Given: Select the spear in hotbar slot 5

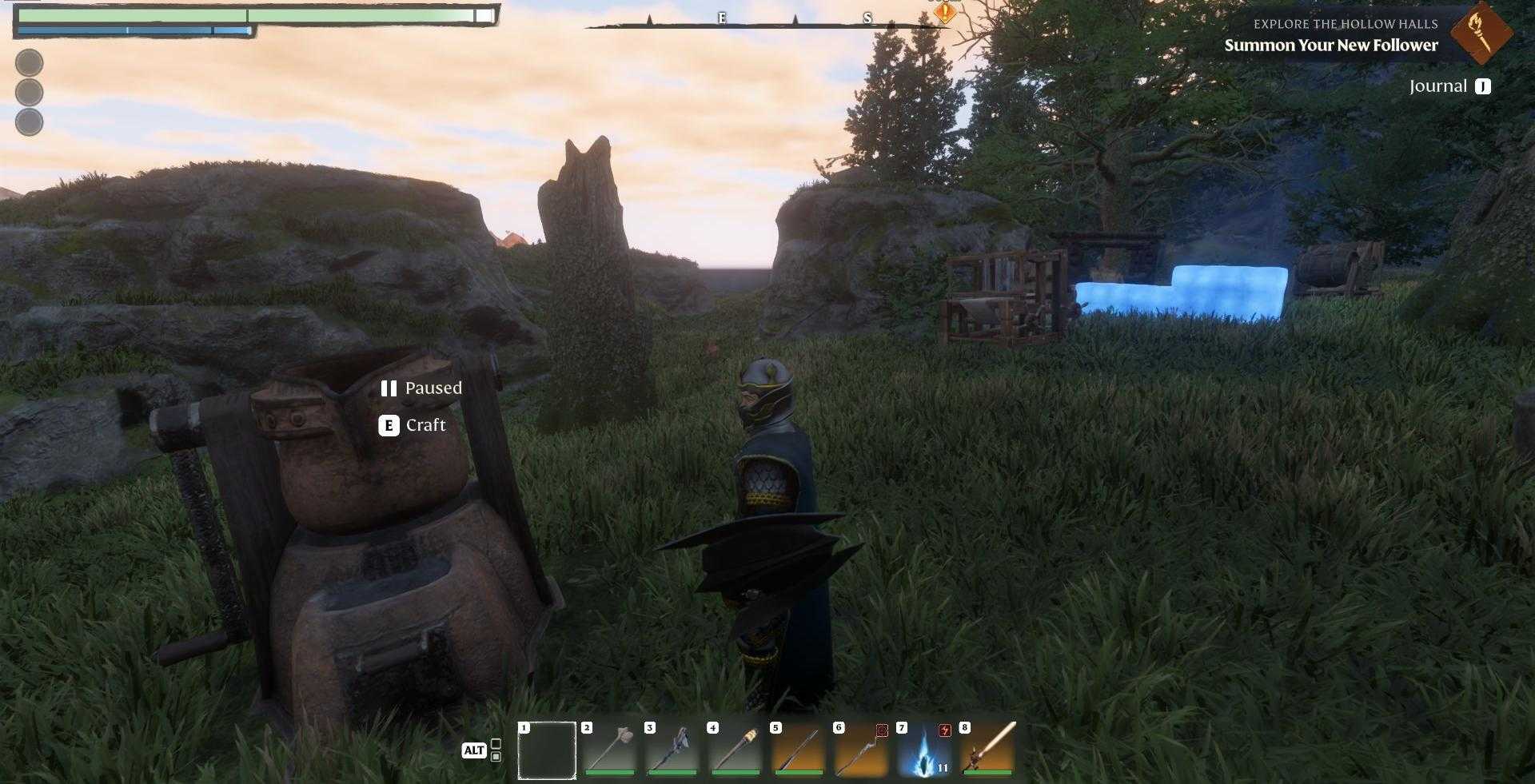Looking at the screenshot, I should click(x=799, y=750).
